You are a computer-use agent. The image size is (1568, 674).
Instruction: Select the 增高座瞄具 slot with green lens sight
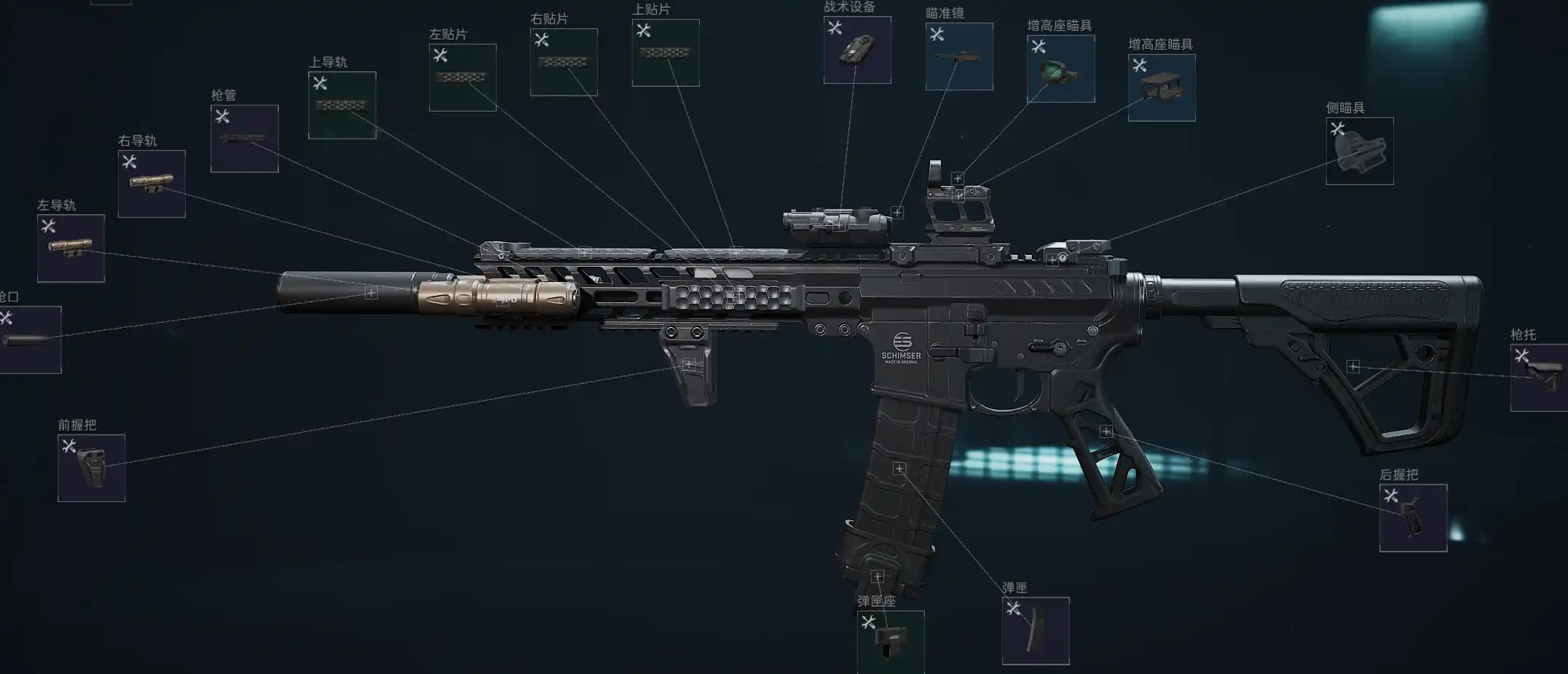[x=1060, y=68]
